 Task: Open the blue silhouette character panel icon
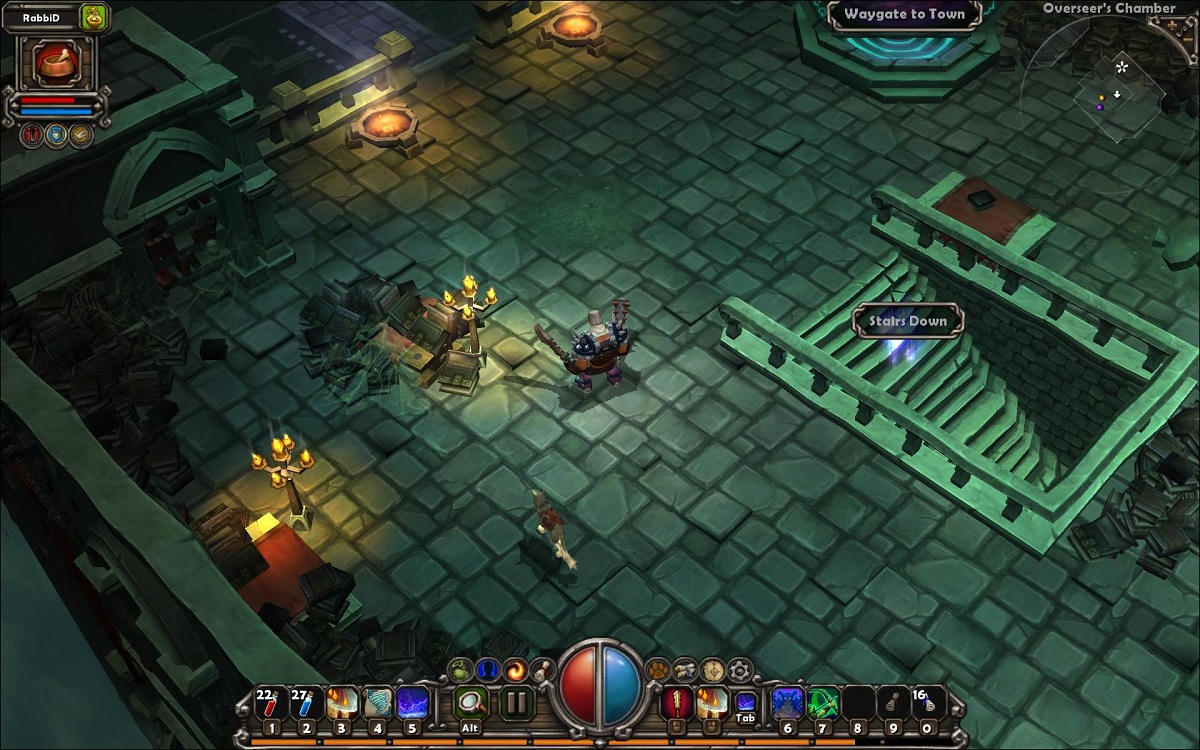(486, 668)
